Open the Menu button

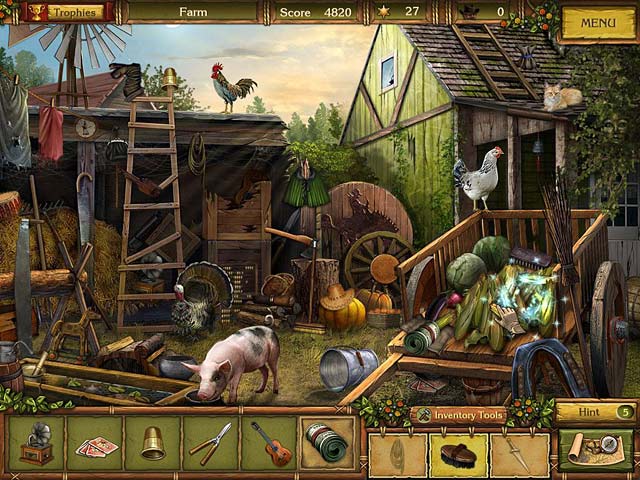tap(597, 22)
